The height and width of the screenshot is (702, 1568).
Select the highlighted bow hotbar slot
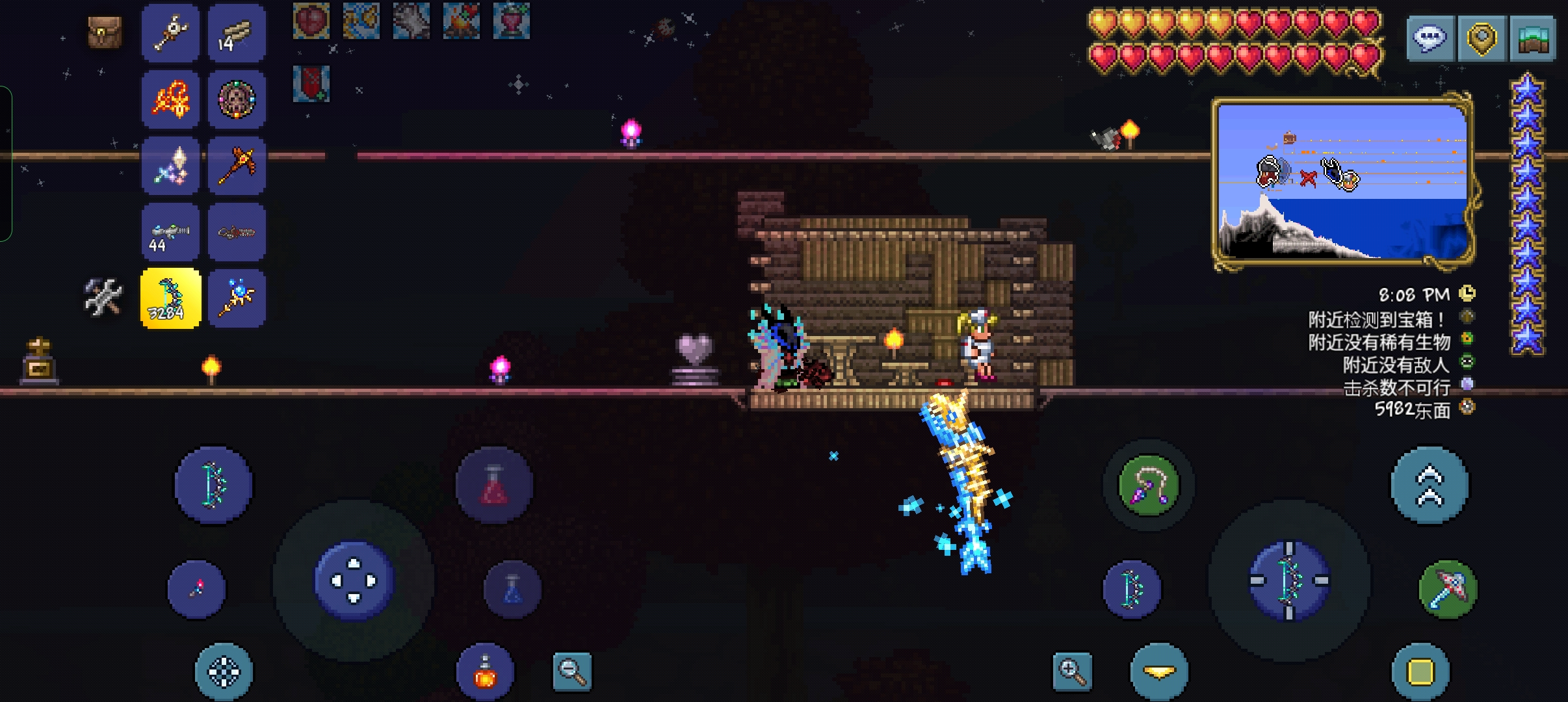coord(171,298)
